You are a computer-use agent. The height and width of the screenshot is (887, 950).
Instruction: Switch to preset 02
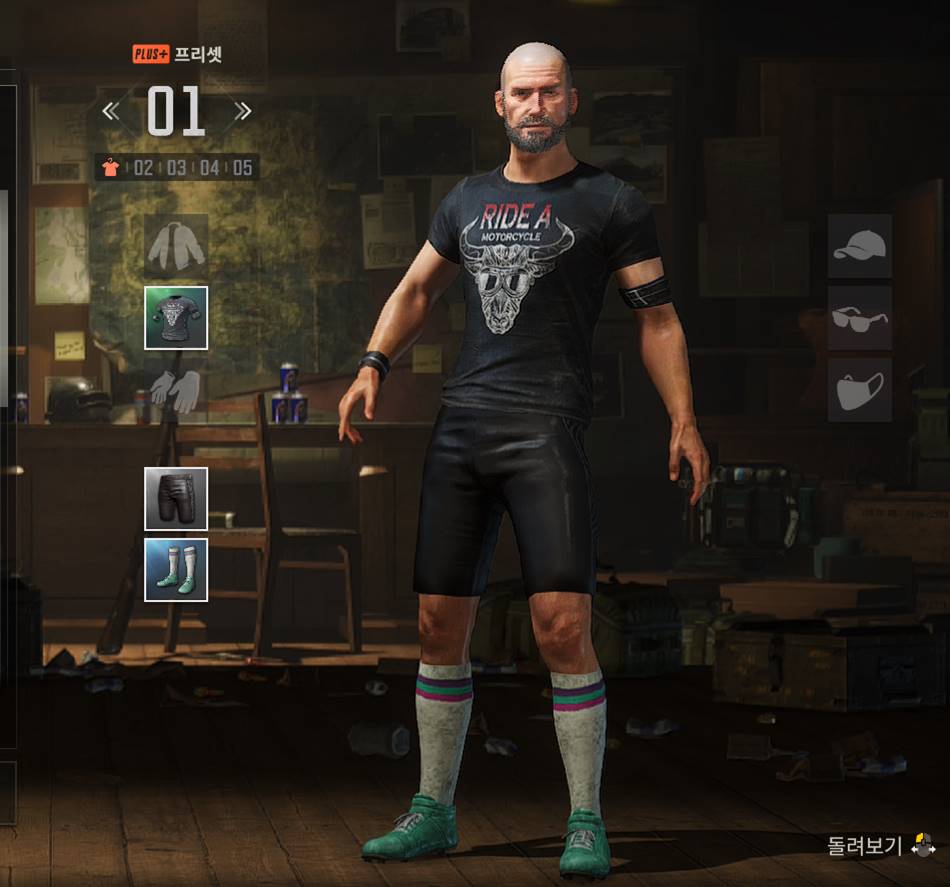[143, 167]
